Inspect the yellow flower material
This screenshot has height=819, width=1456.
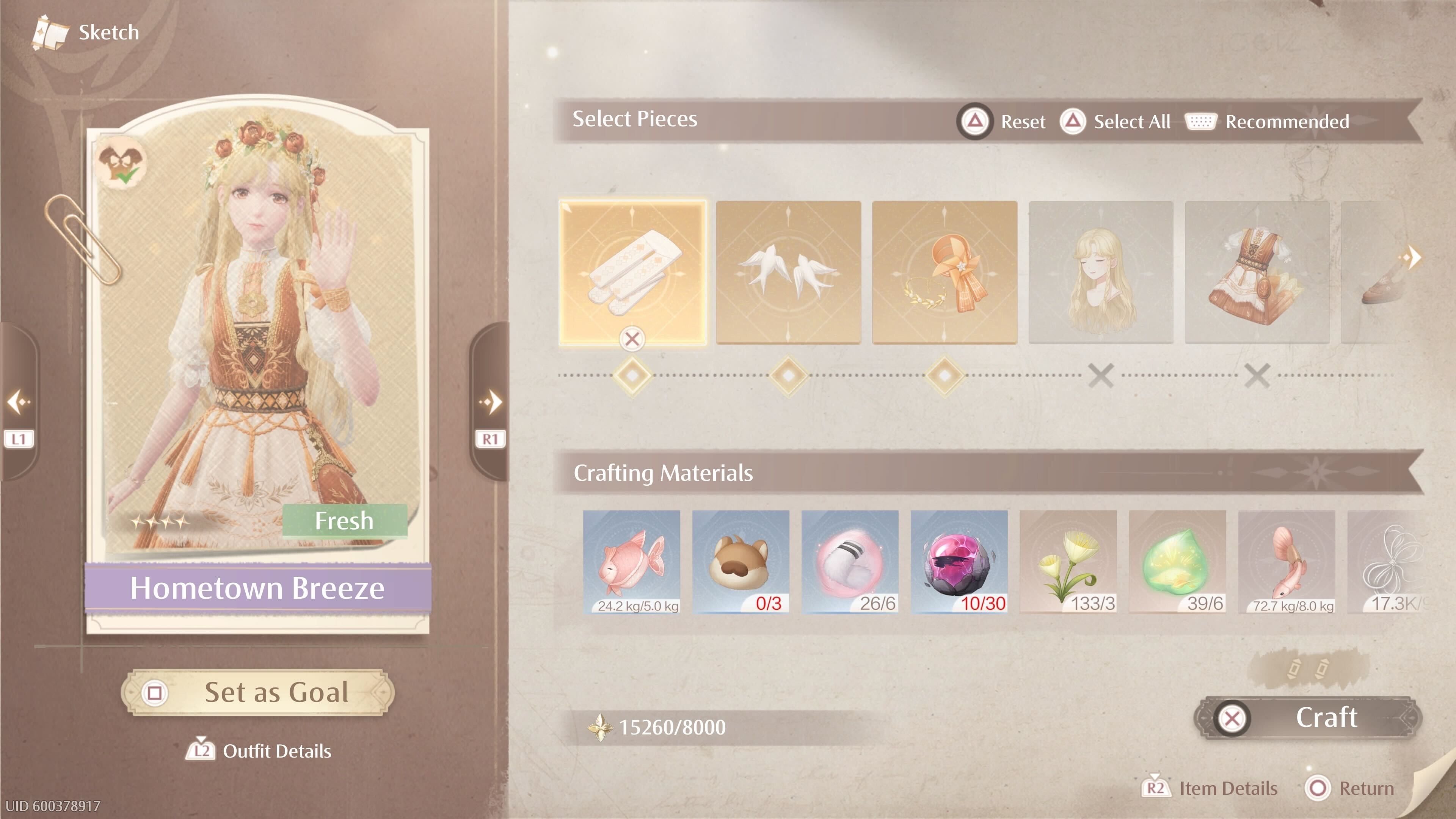coord(1068,561)
